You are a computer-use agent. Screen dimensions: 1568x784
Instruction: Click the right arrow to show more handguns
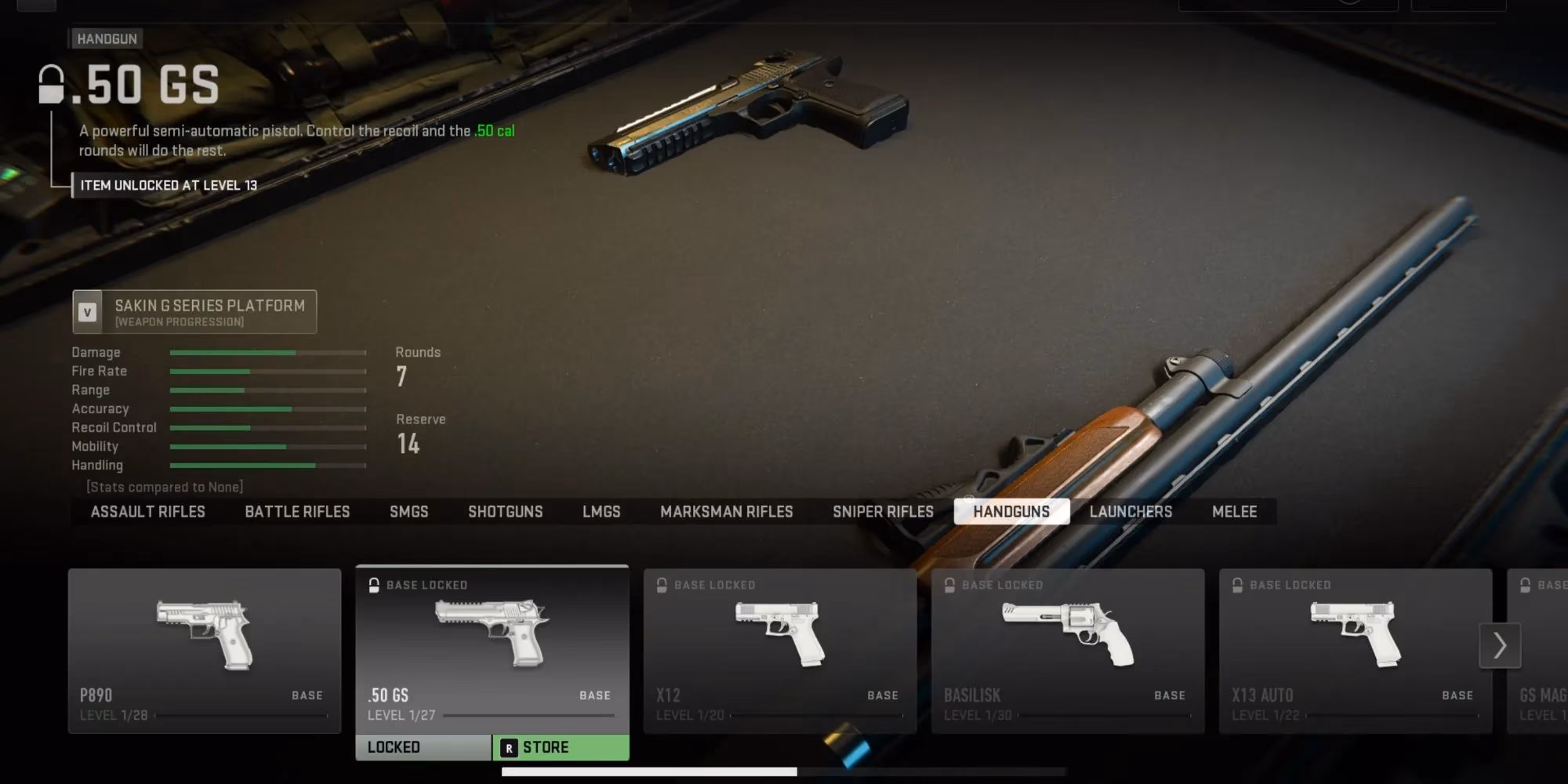click(x=1500, y=645)
